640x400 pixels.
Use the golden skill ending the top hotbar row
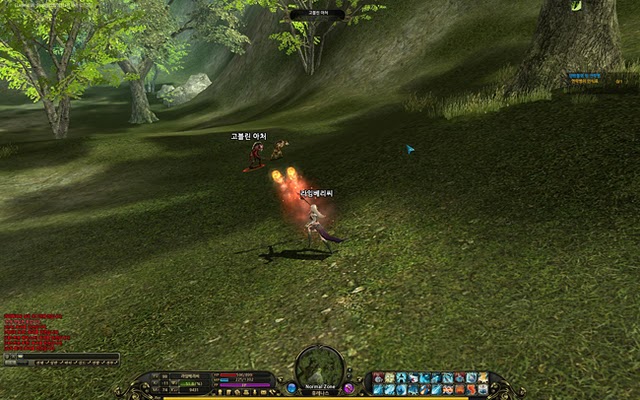click(483, 378)
